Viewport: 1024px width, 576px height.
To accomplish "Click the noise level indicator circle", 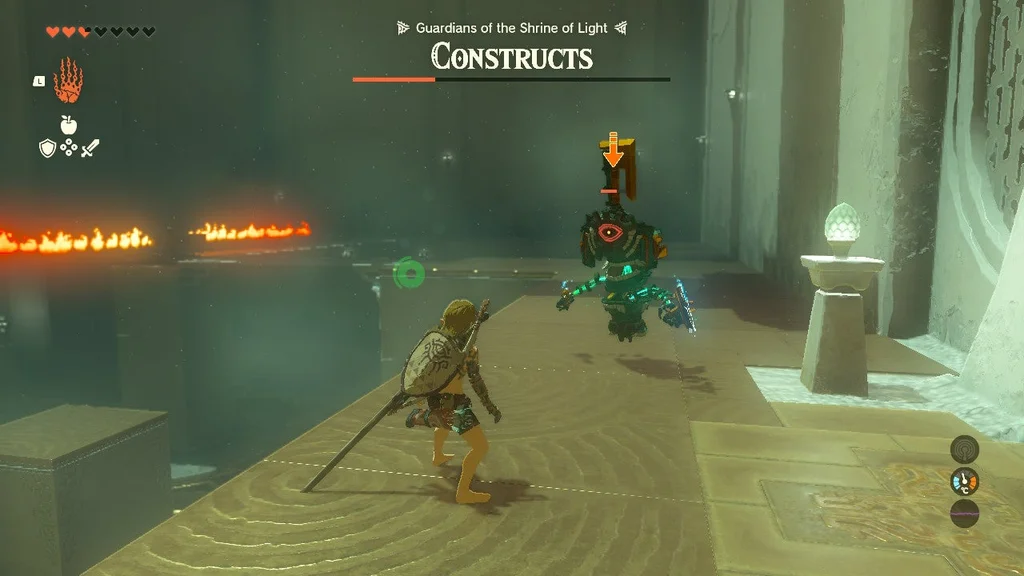I will [x=964, y=514].
